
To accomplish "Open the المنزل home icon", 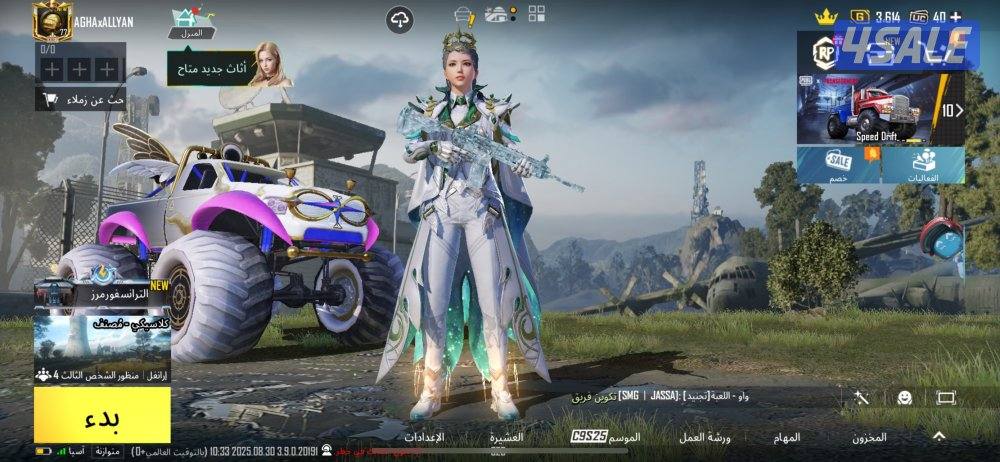I will (x=186, y=22).
